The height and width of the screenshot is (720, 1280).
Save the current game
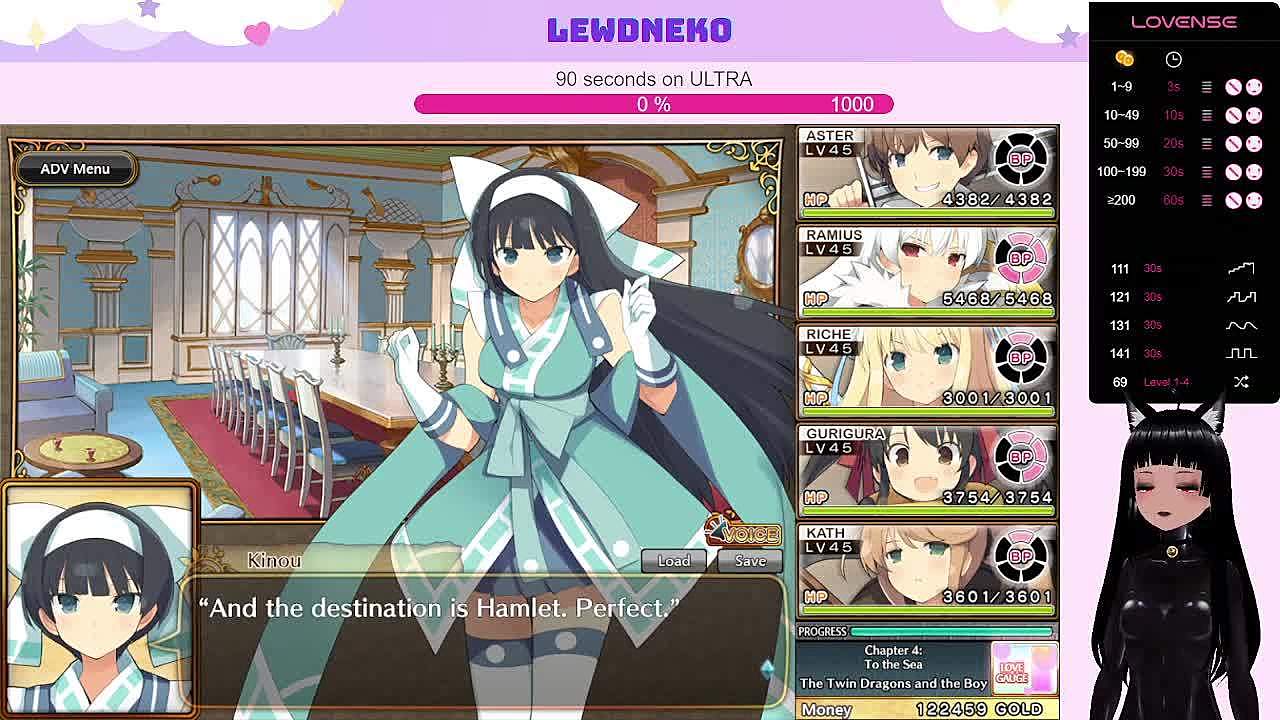coord(750,561)
